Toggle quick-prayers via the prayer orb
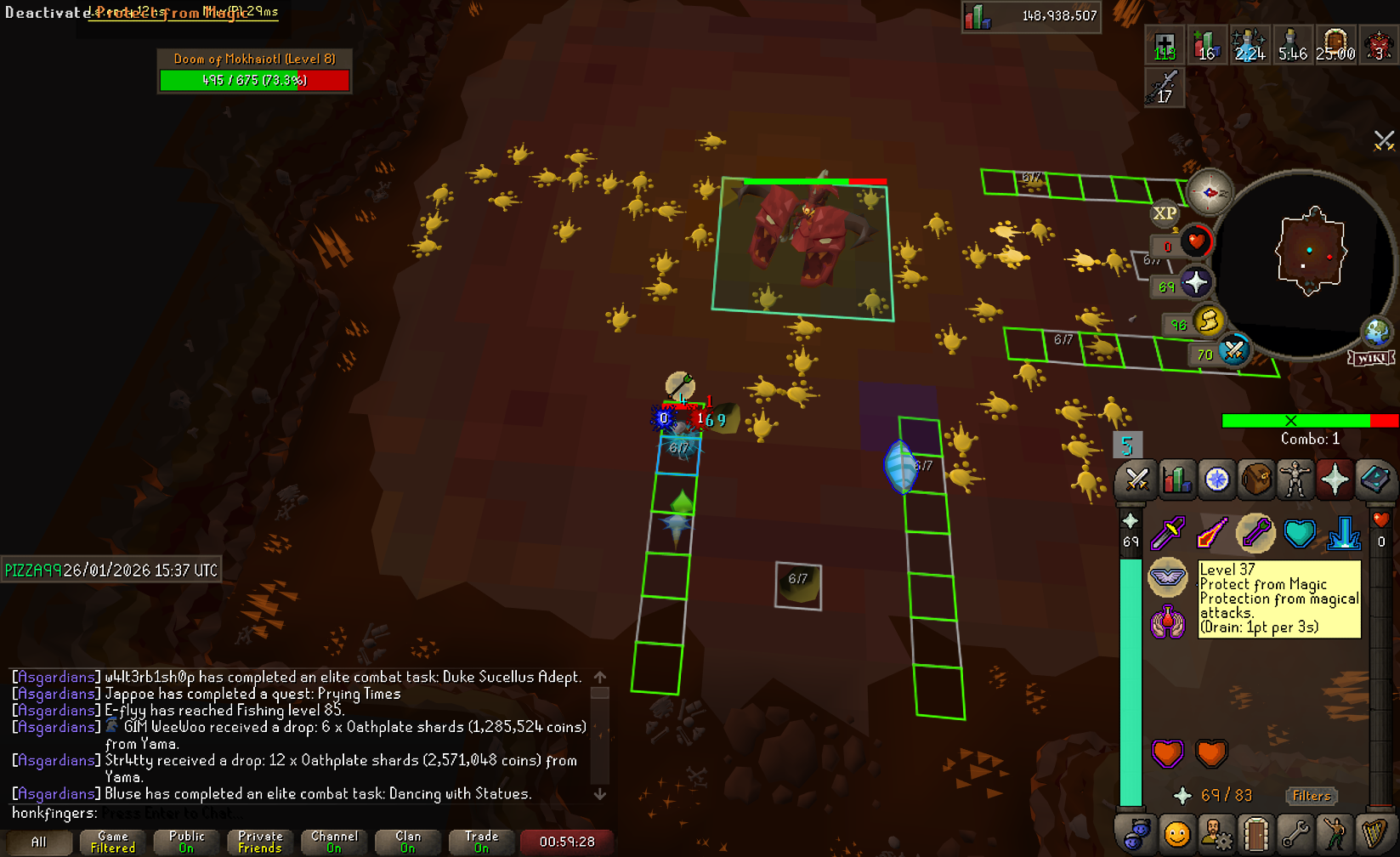Screen dimensions: 1400x857 pyautogui.click(x=1196, y=283)
